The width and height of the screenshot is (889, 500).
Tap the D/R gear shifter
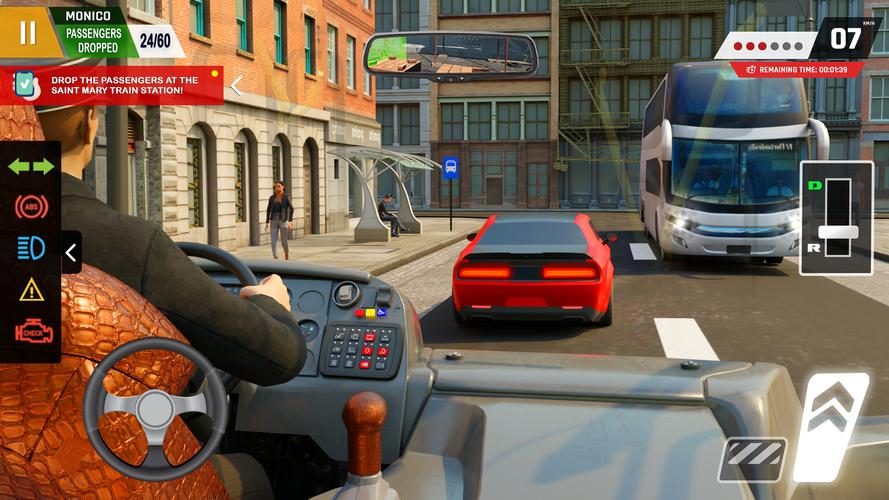pos(836,217)
